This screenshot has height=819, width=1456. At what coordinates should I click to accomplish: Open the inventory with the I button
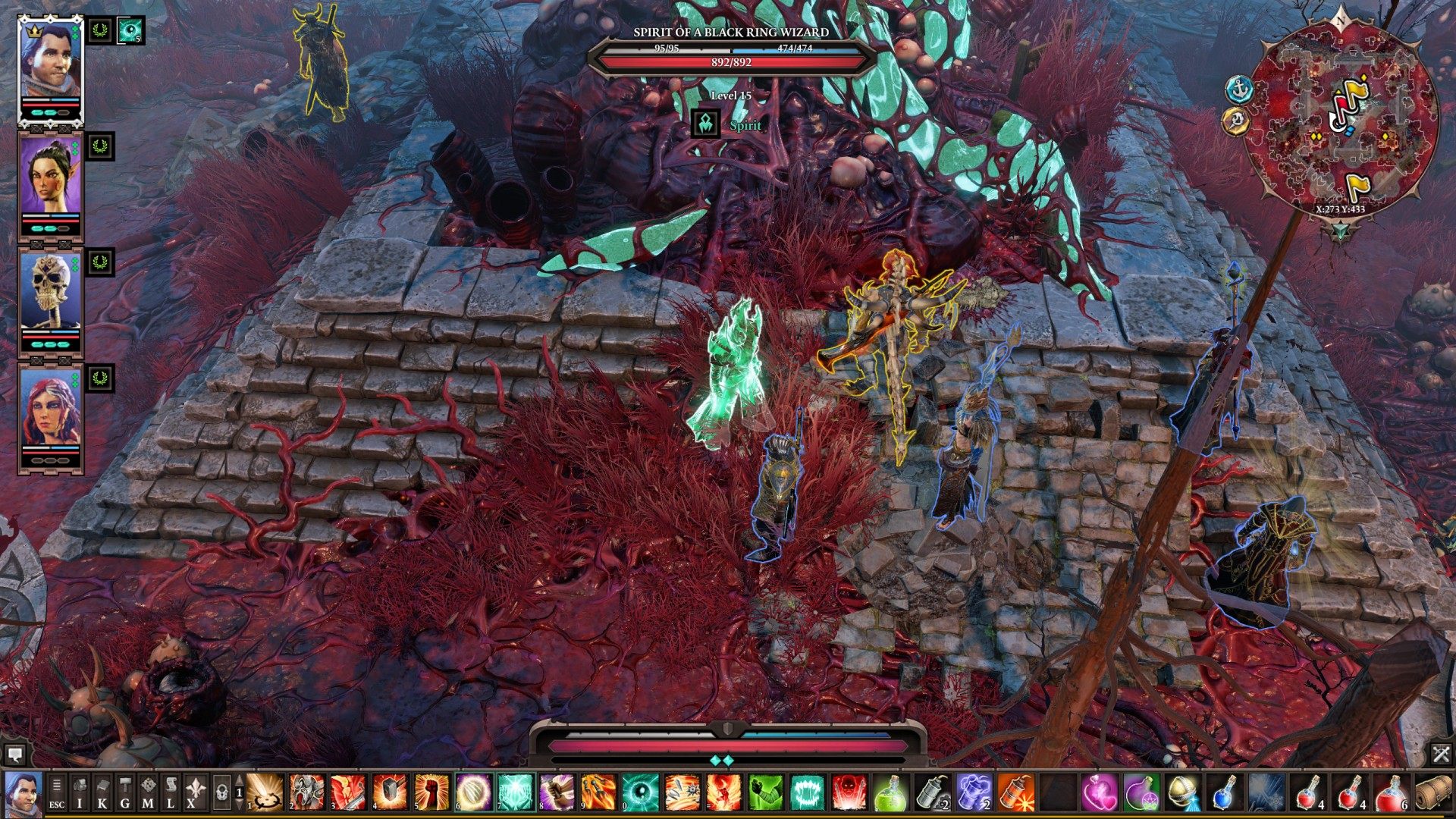coord(80,792)
